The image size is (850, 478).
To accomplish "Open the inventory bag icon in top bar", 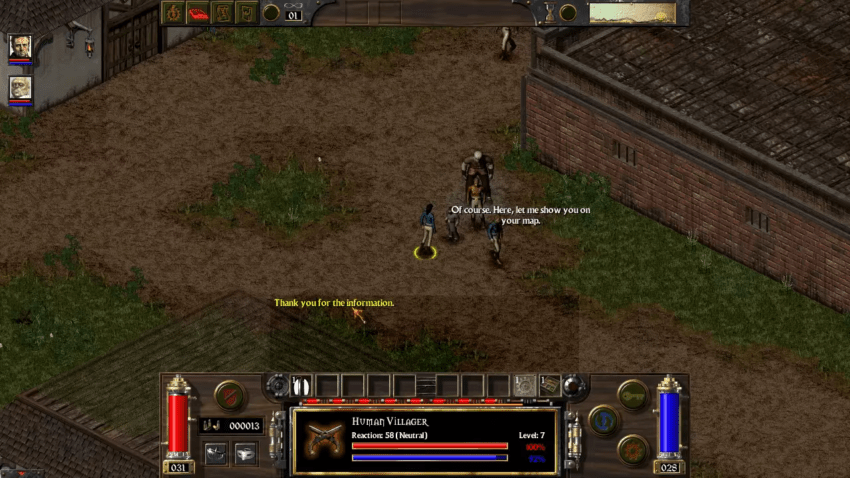I will [x=246, y=12].
